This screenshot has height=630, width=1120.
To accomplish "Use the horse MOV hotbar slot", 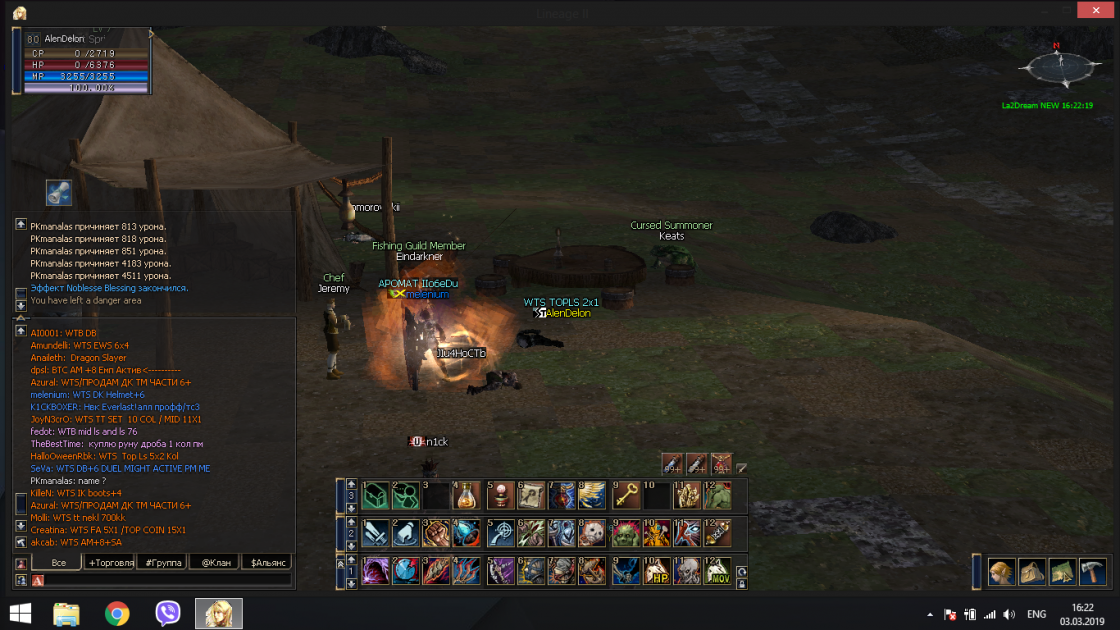I will coord(716,571).
